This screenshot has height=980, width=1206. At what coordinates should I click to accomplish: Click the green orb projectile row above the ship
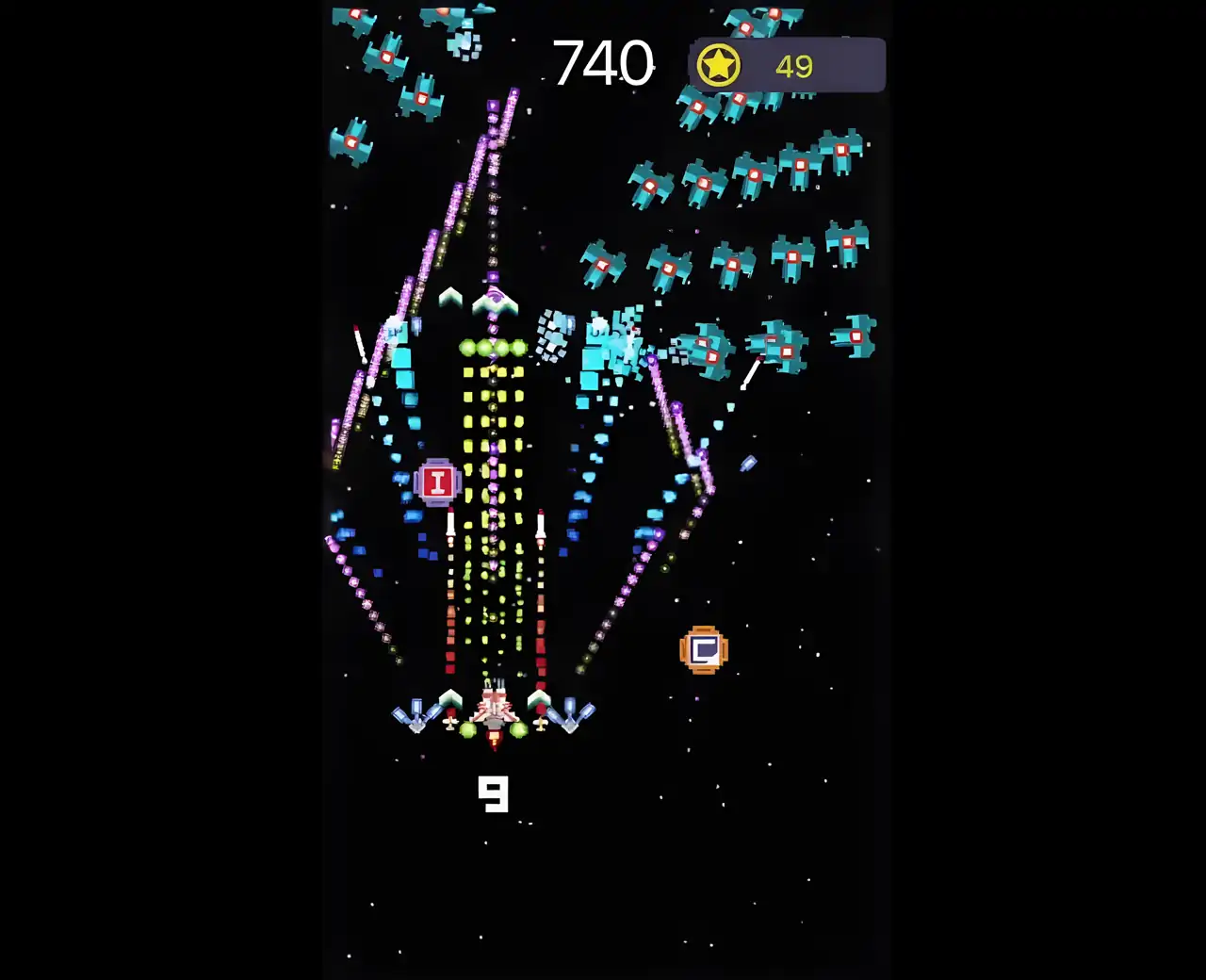tap(493, 345)
